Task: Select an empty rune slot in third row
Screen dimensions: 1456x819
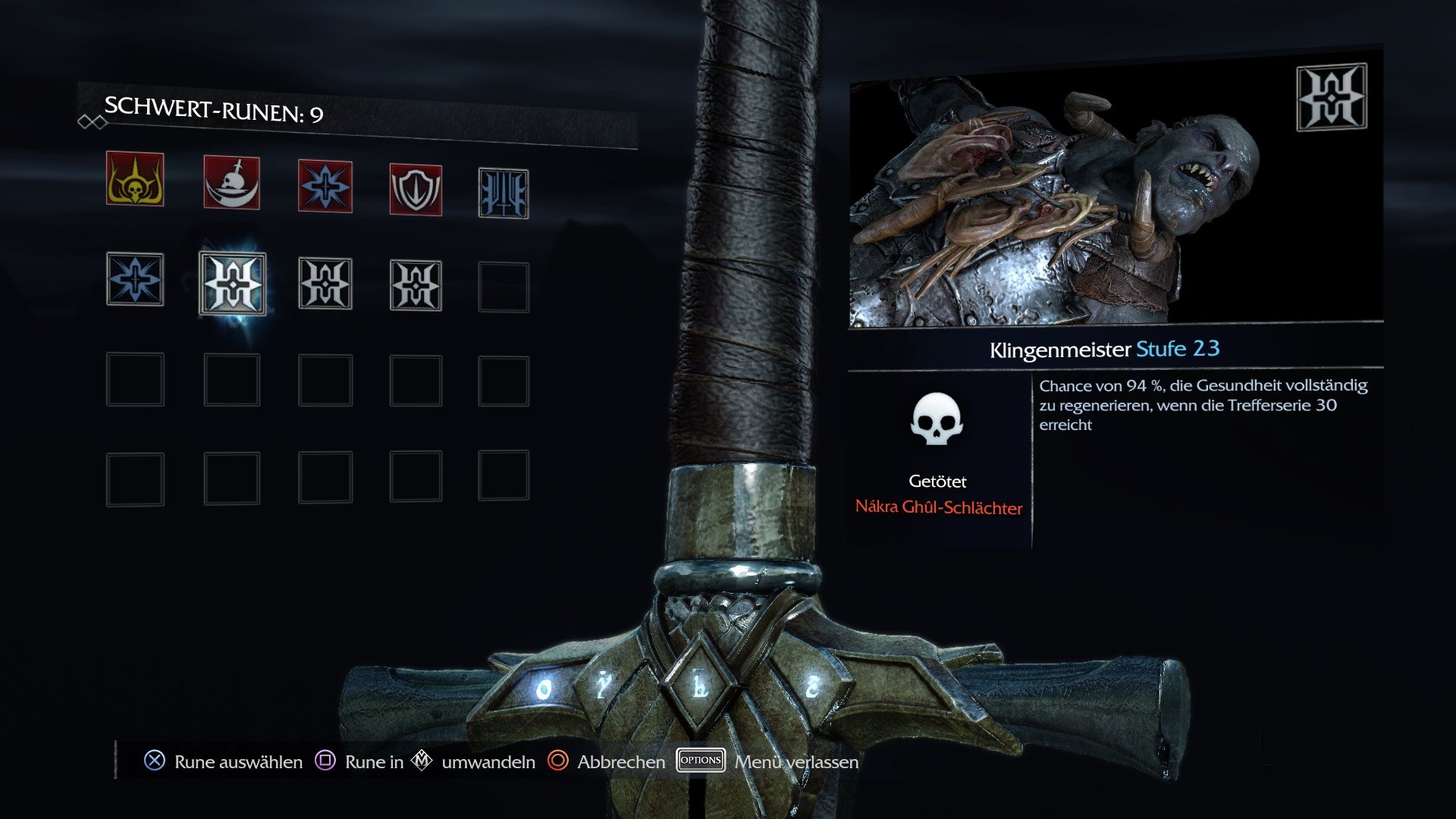Action: pyautogui.click(x=136, y=379)
